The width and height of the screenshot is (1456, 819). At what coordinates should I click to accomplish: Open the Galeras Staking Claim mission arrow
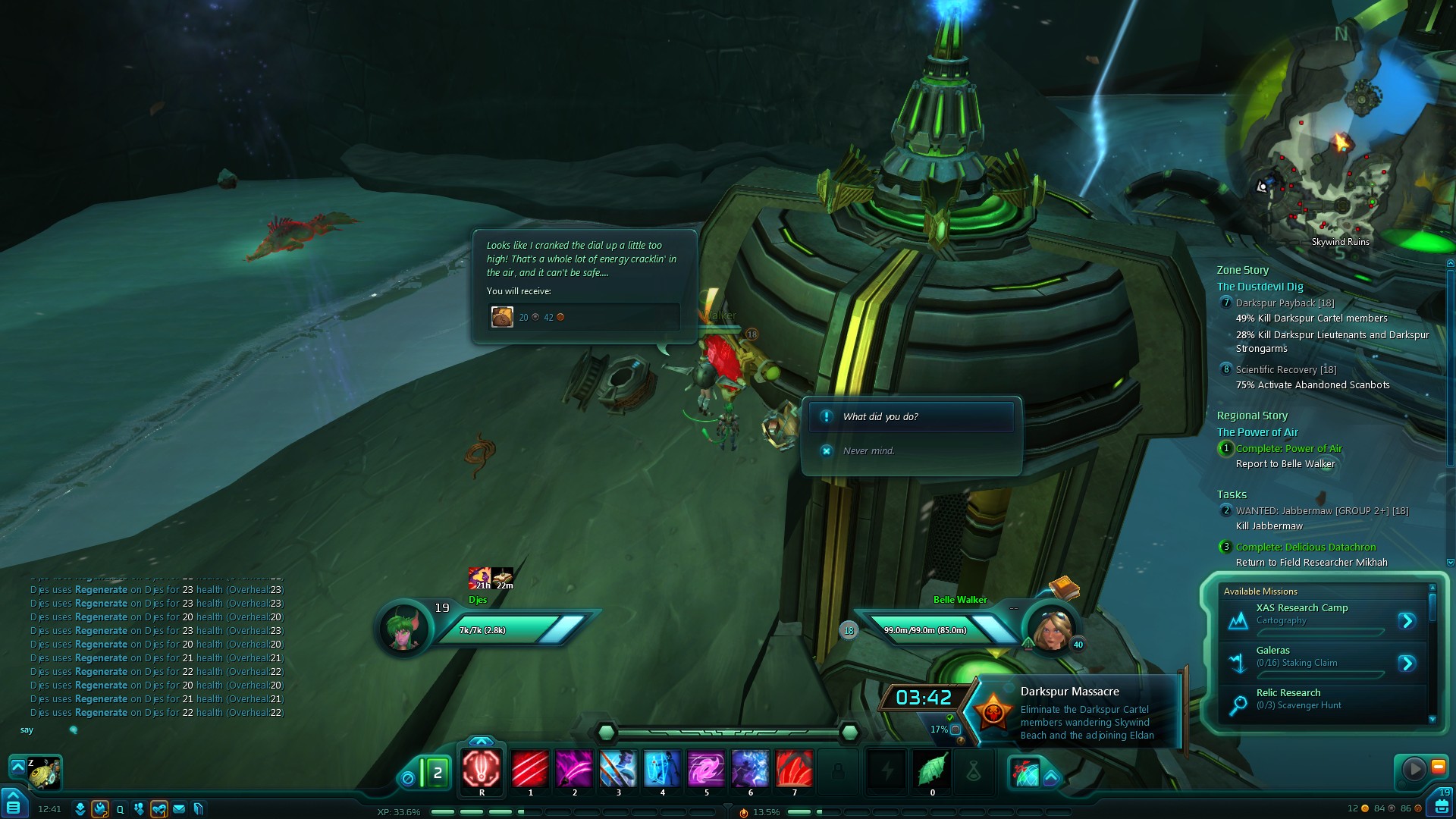click(1407, 664)
